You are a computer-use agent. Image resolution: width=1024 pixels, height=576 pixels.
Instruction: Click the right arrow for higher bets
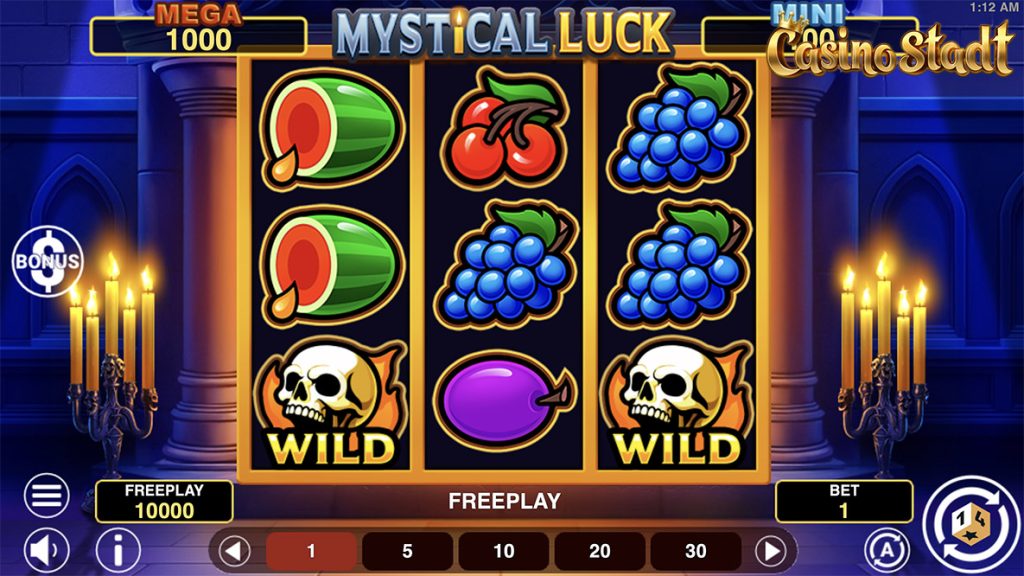pos(771,551)
